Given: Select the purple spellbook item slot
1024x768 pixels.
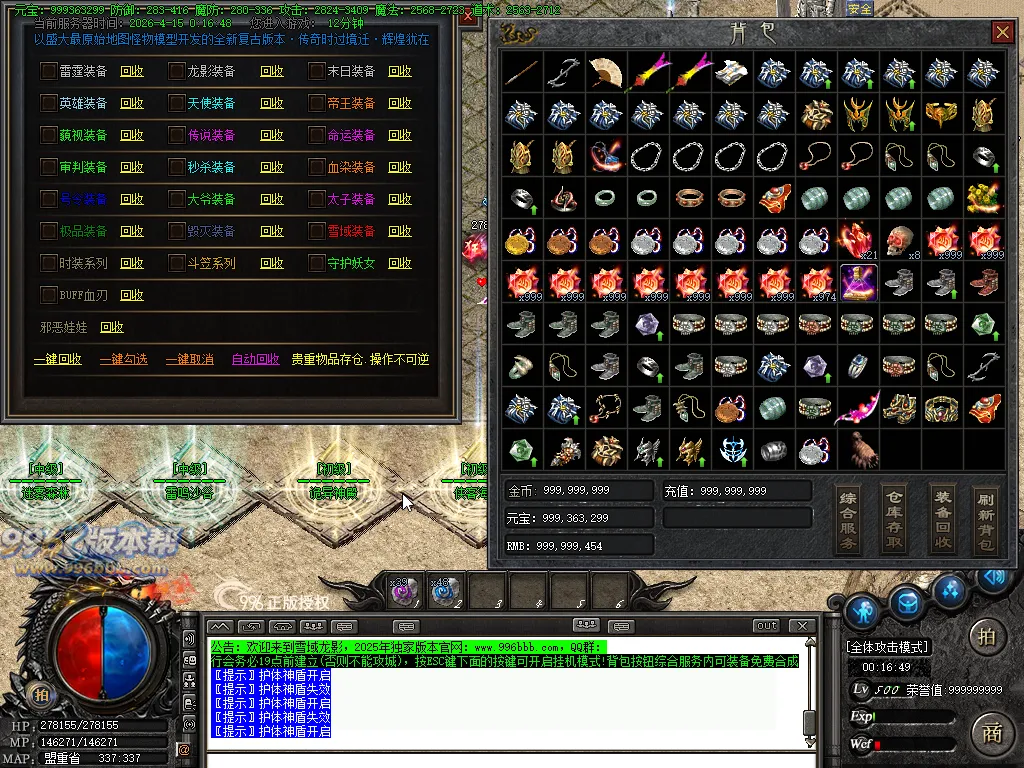Looking at the screenshot, I should coord(858,282).
